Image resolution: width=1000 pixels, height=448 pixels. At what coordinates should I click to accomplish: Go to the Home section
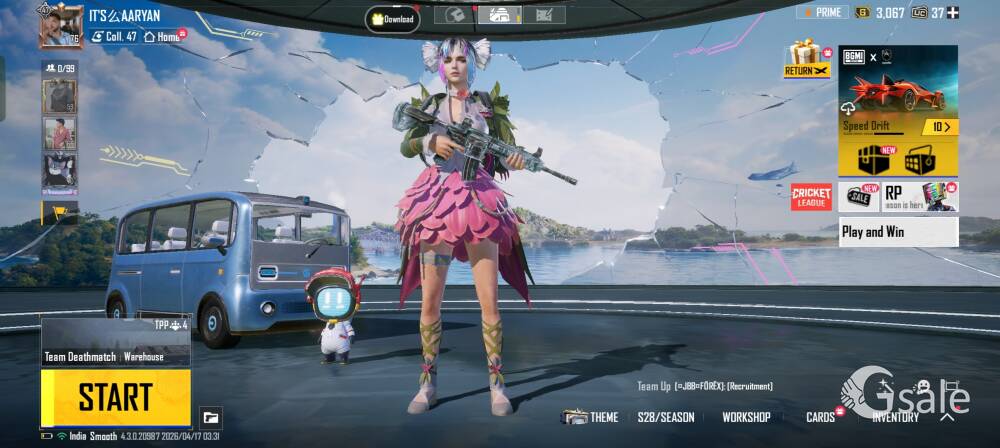(163, 36)
